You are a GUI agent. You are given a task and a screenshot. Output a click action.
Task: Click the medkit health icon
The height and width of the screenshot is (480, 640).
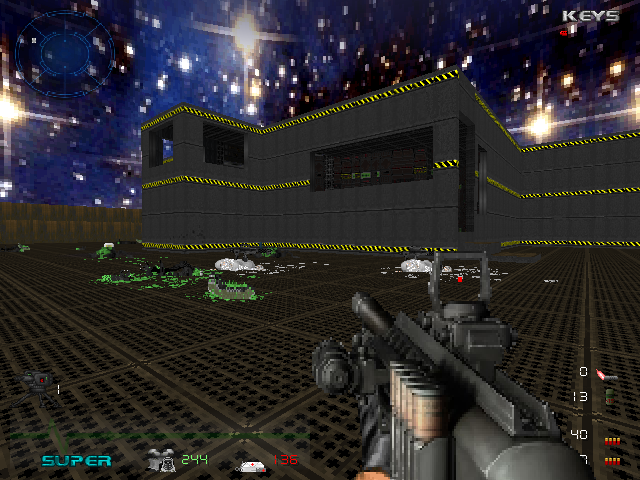(x=252, y=464)
